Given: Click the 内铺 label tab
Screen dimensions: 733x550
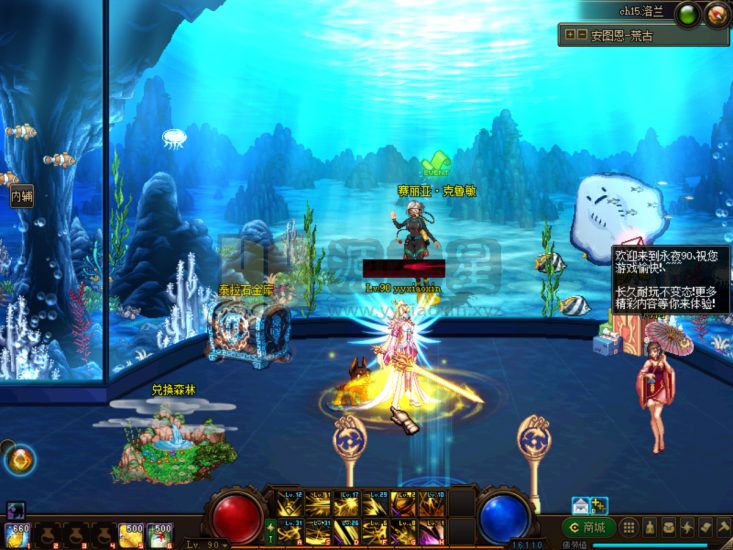Looking at the screenshot, I should (21, 196).
